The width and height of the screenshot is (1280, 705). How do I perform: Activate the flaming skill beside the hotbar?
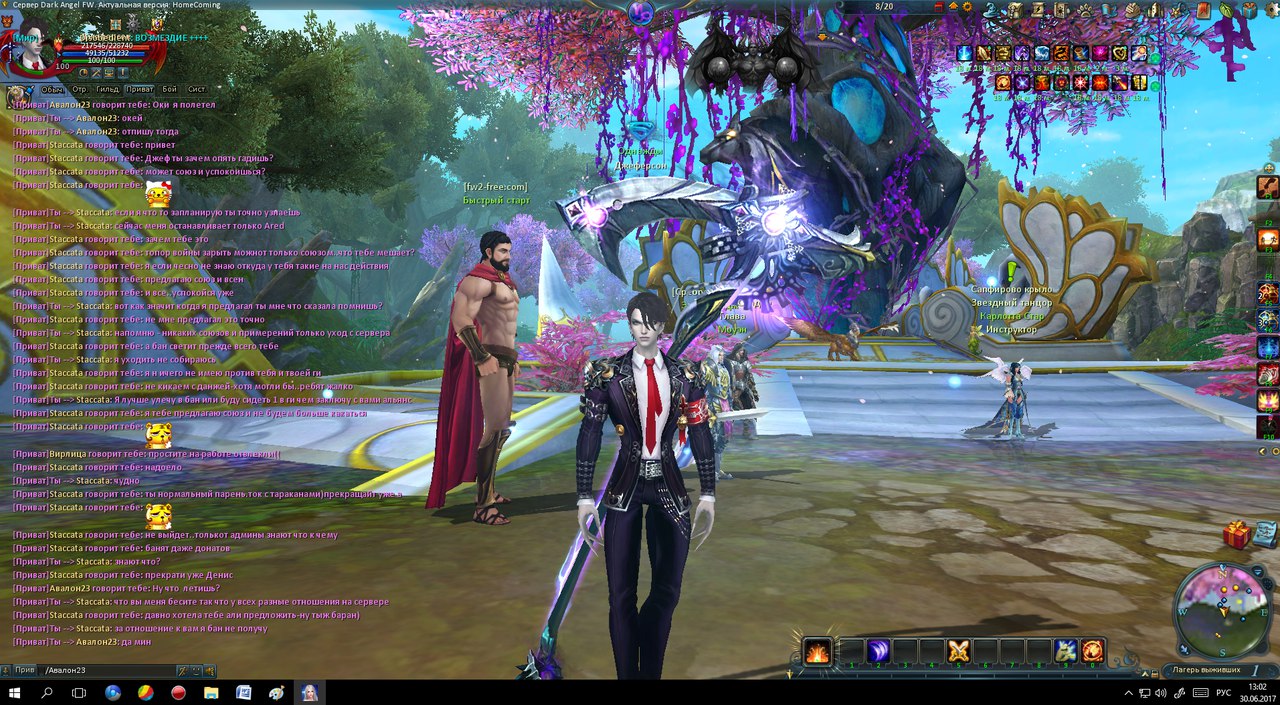817,651
